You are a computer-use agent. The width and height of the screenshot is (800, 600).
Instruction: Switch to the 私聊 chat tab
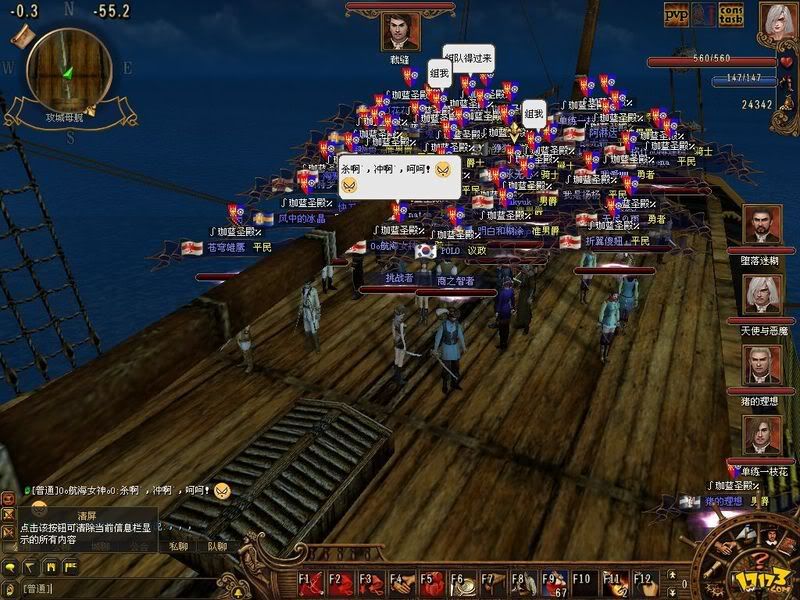click(177, 547)
